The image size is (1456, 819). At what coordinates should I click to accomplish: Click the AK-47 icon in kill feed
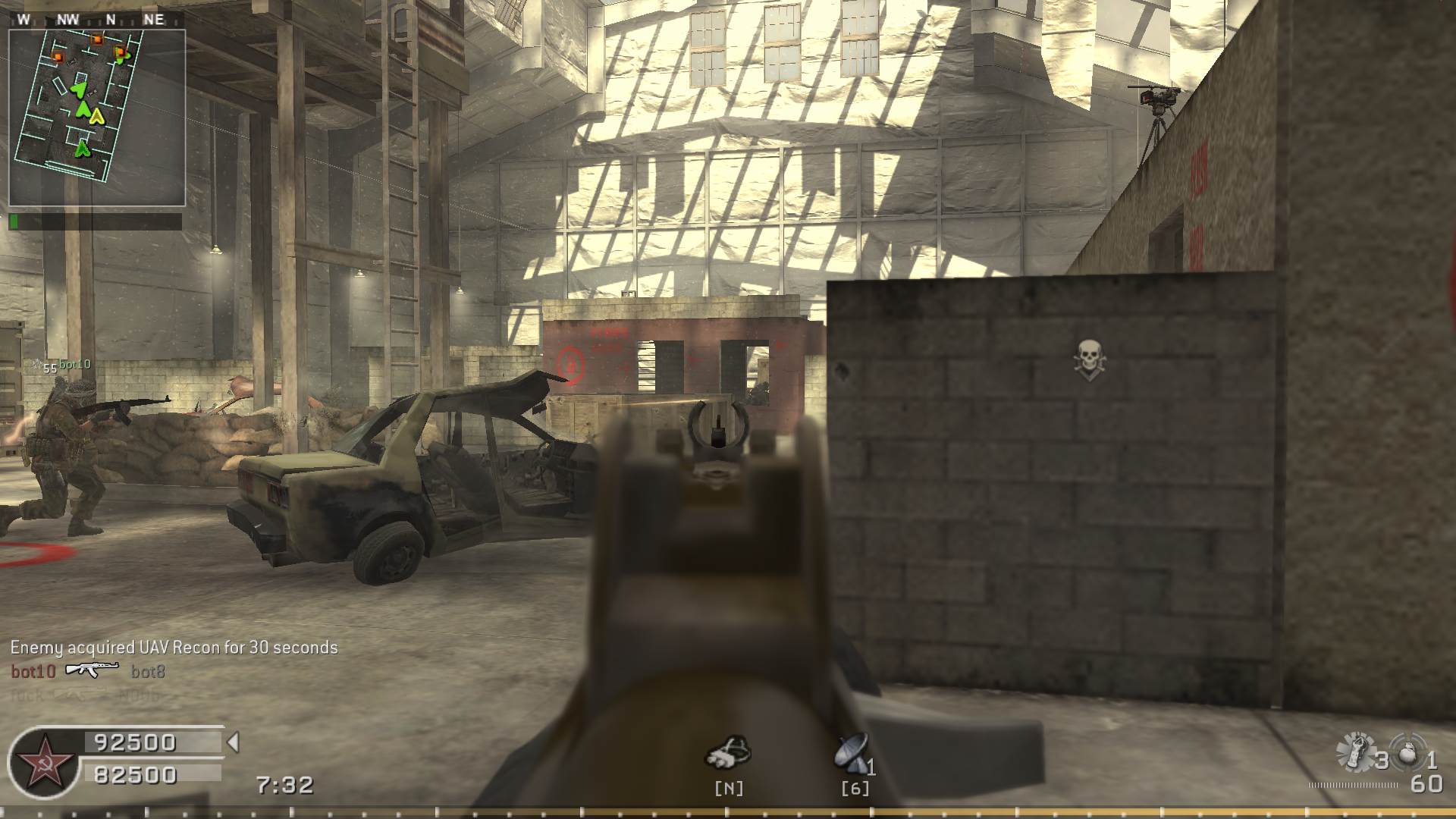coord(93,670)
